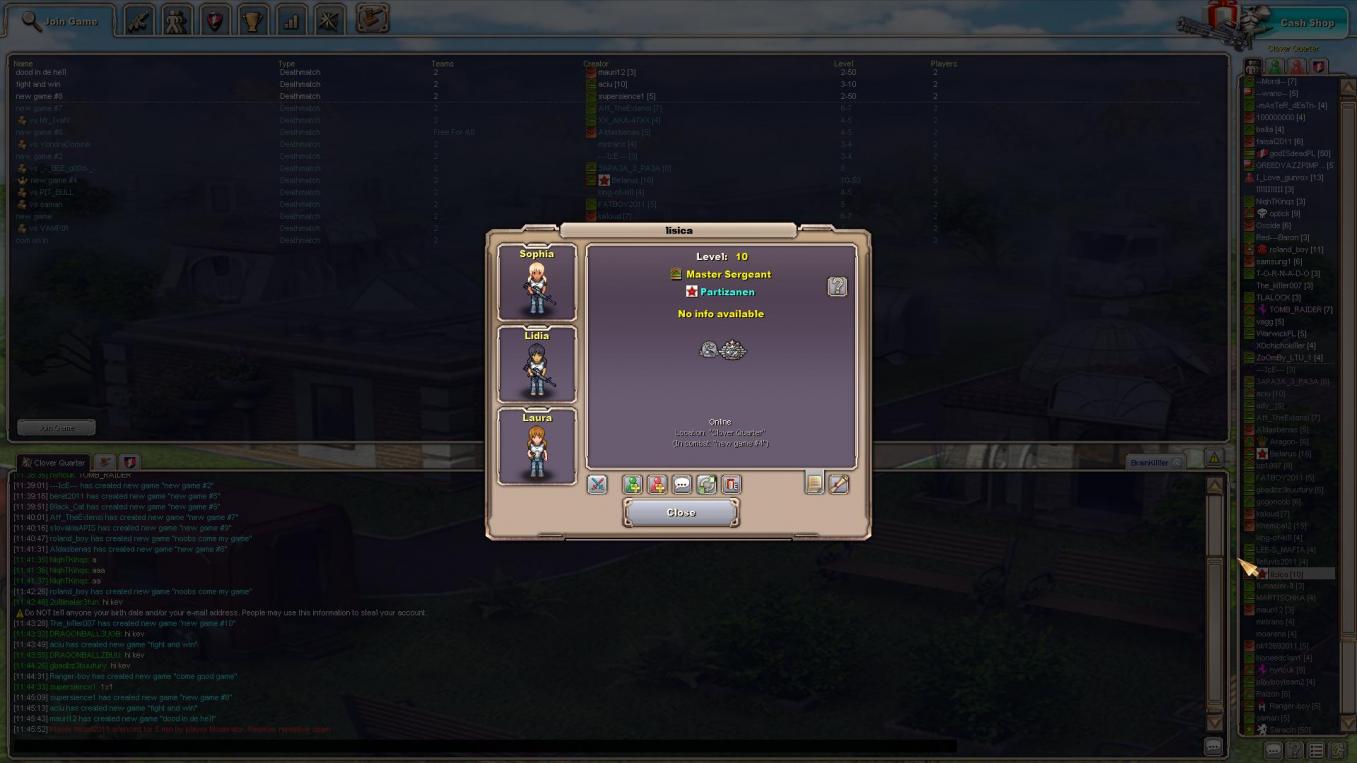Switch to the notepad info tab
This screenshot has width=1357, height=763.
814,484
